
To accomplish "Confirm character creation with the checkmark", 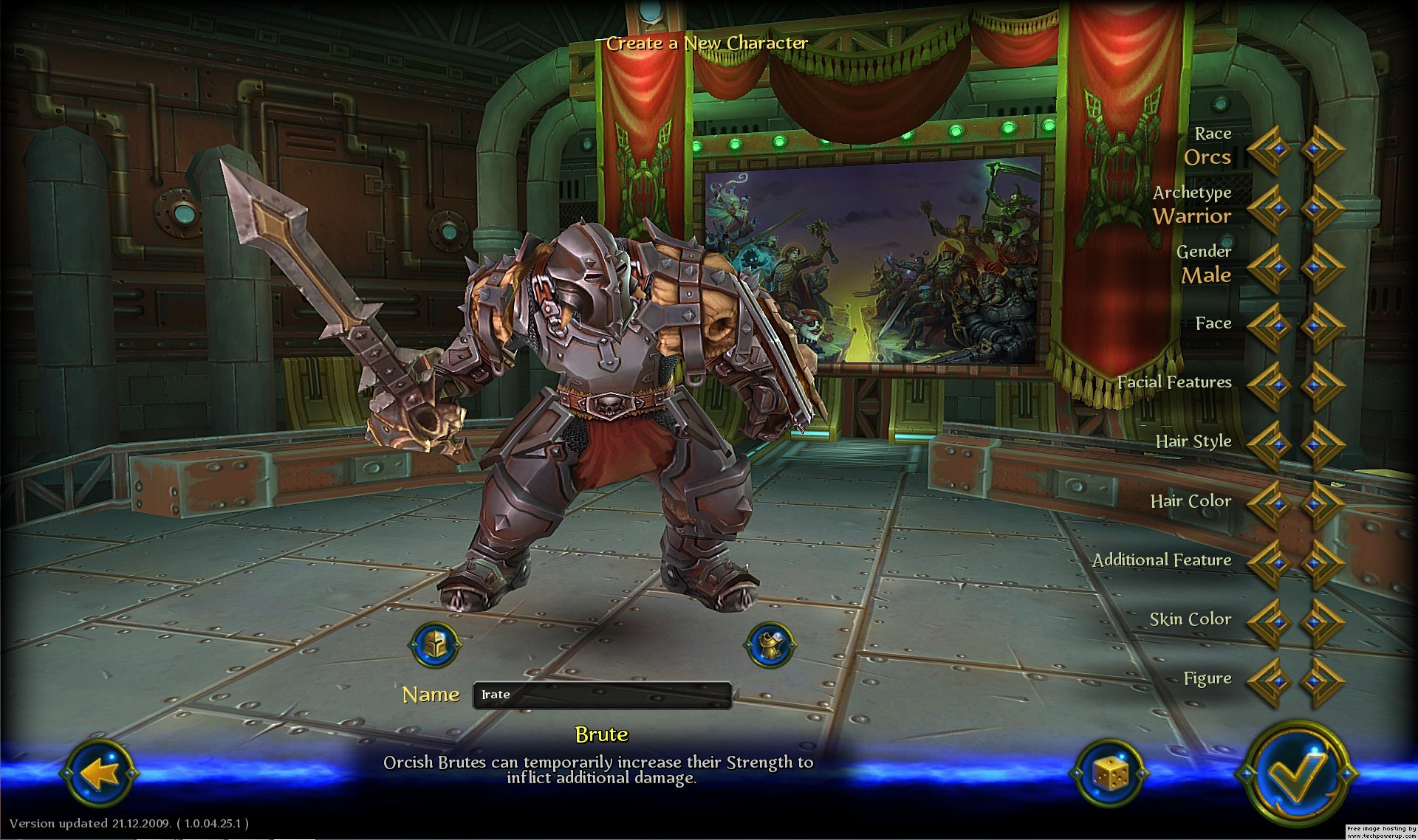I will point(1296,773).
